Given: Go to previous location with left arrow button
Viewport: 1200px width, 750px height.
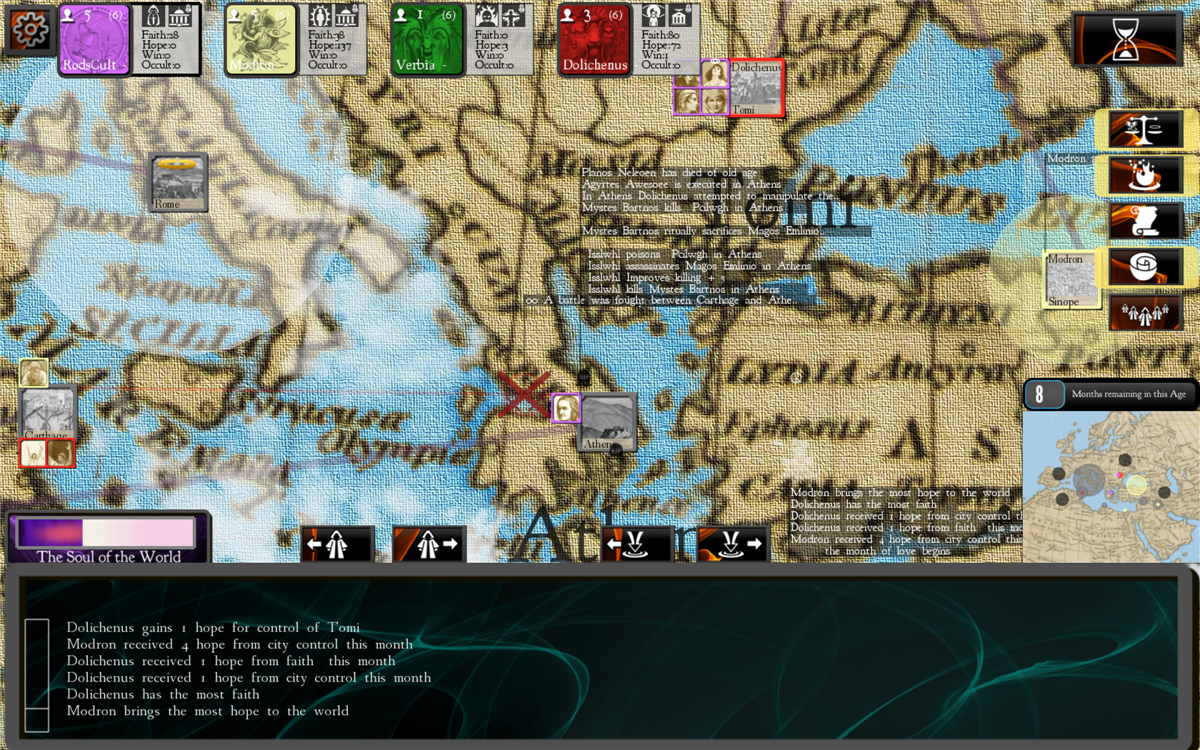Looking at the screenshot, I should tap(637, 545).
